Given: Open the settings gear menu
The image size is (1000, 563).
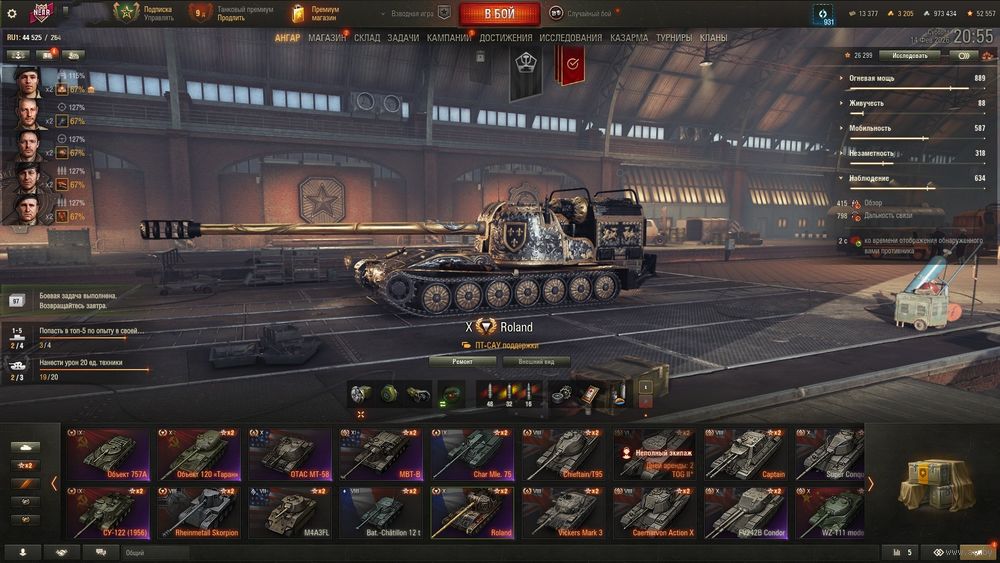Looking at the screenshot, I should [12, 14].
